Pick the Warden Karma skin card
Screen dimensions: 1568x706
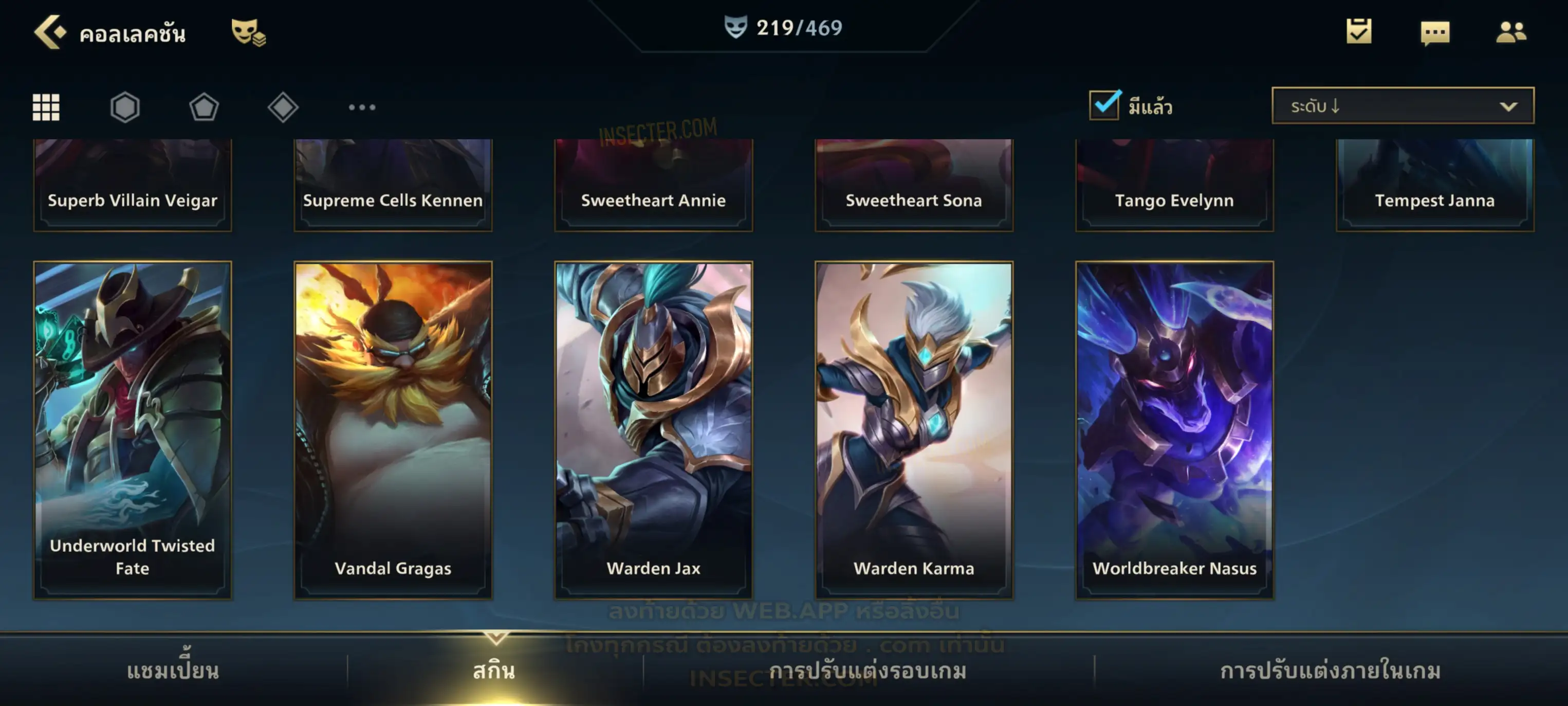coord(914,429)
